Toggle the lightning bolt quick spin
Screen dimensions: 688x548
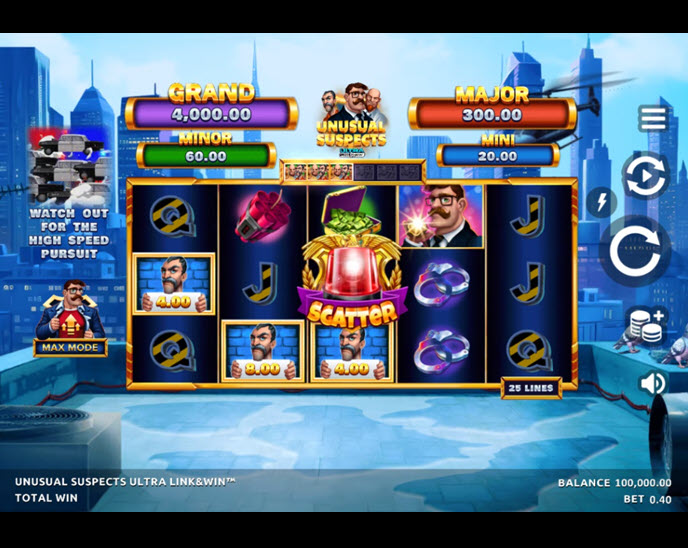pyautogui.click(x=601, y=203)
